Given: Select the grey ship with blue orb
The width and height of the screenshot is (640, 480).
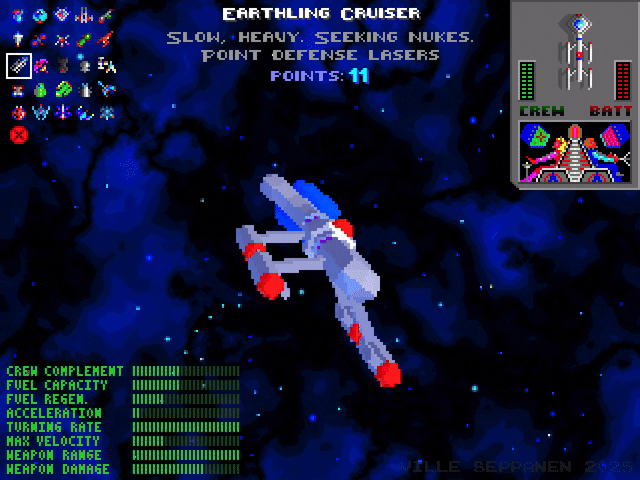Looking at the screenshot, I should 84,64.
